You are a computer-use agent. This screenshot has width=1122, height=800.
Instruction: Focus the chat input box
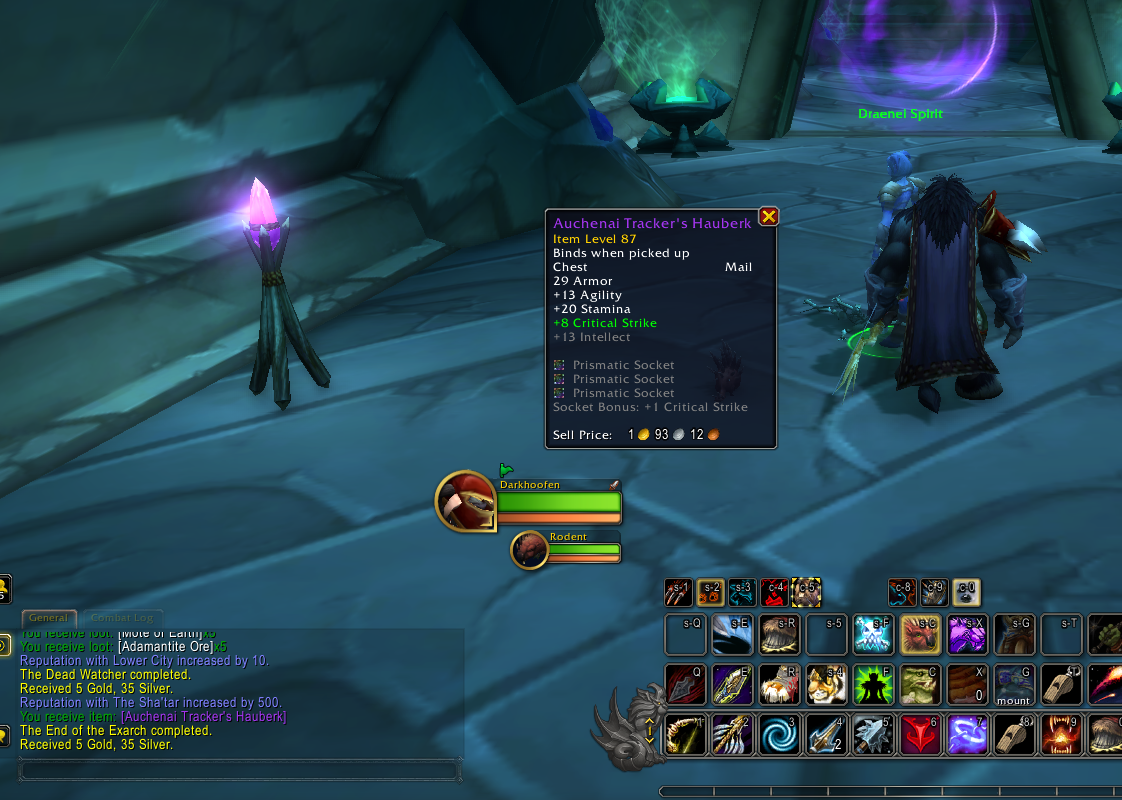[240, 770]
